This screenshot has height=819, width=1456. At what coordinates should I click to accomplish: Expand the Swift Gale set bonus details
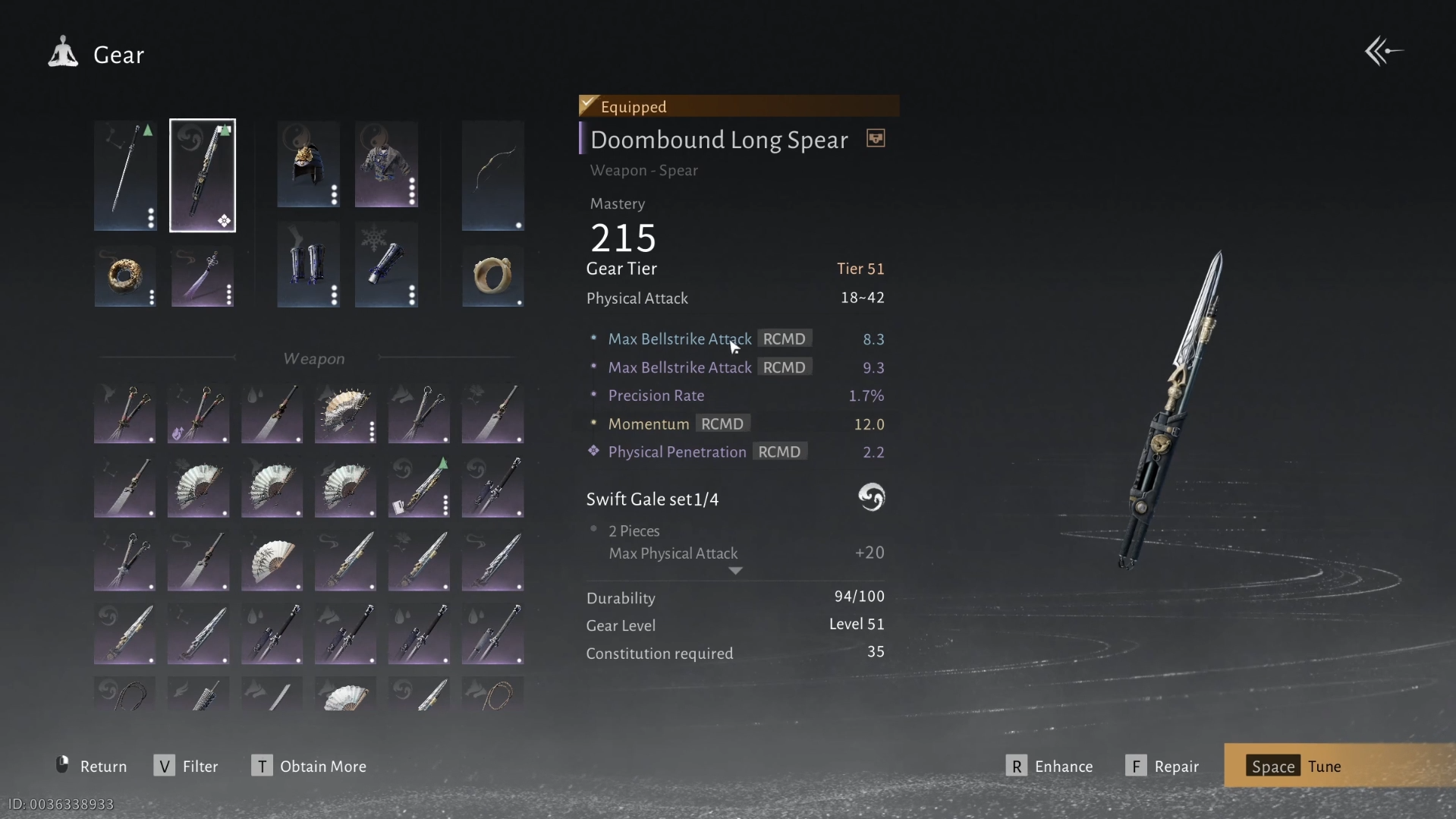point(735,571)
